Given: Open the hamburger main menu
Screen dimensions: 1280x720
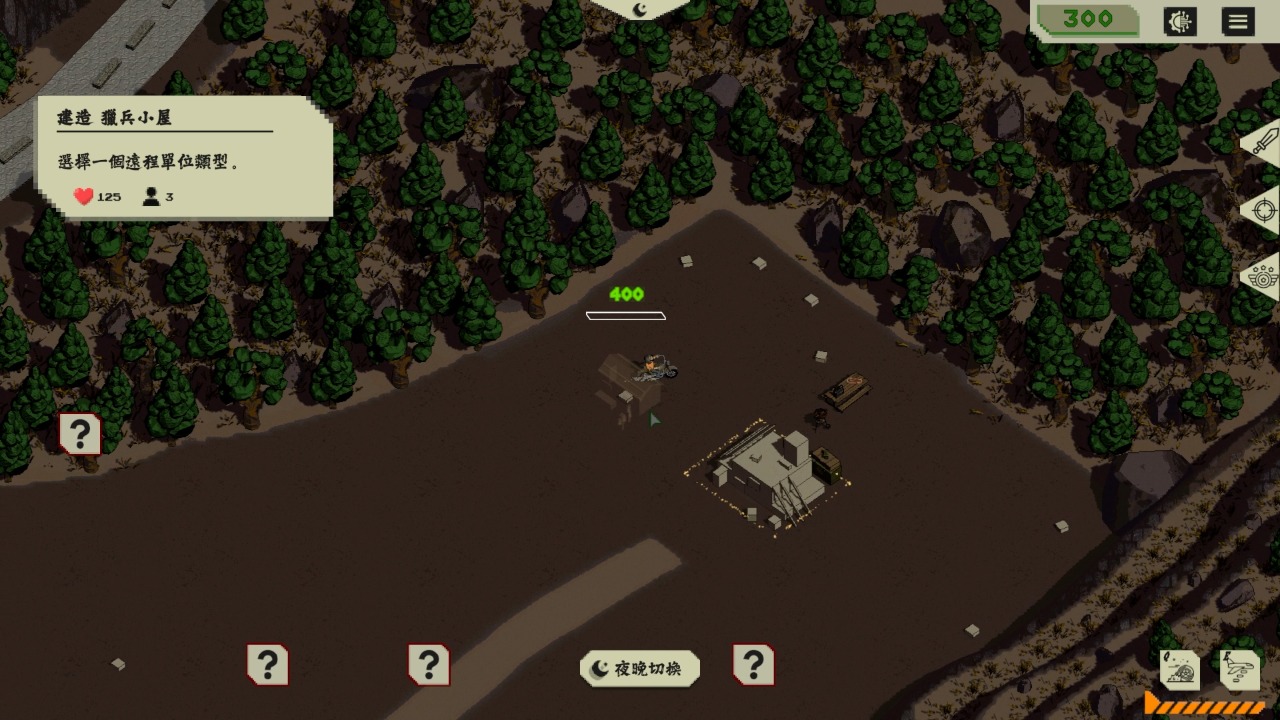Looking at the screenshot, I should (x=1238, y=22).
